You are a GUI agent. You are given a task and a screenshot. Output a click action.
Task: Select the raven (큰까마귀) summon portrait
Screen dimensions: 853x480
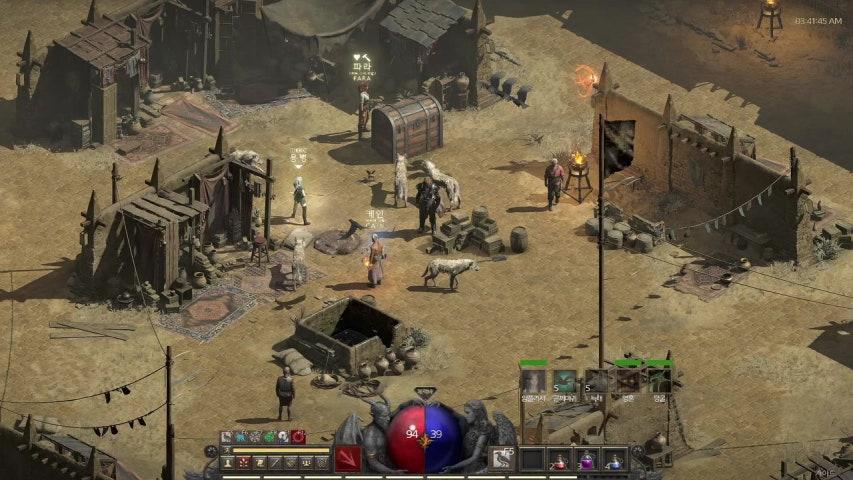tap(565, 381)
